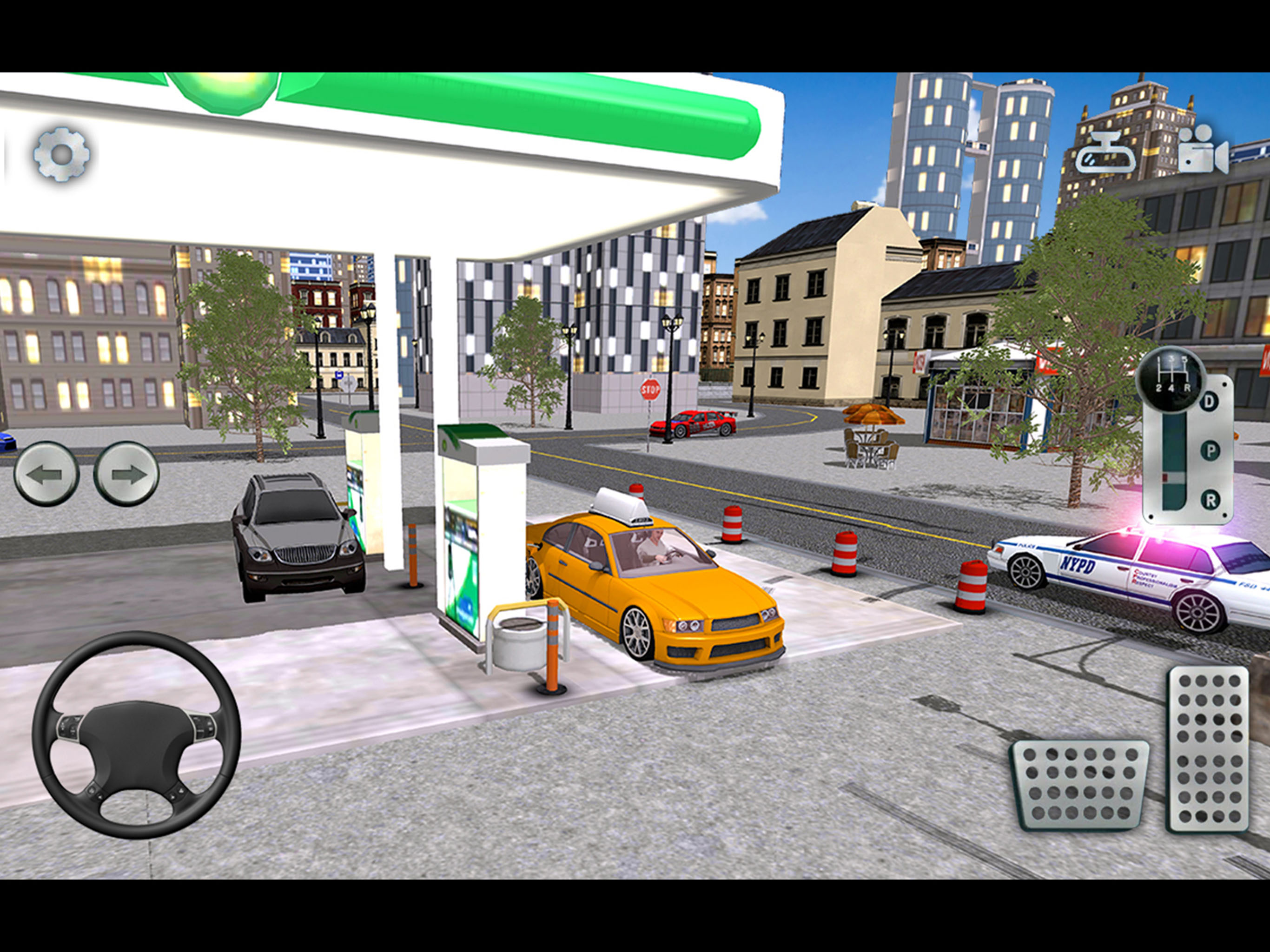Open the settings gear menu
Screen dimensions: 1270x952
coord(61,154)
